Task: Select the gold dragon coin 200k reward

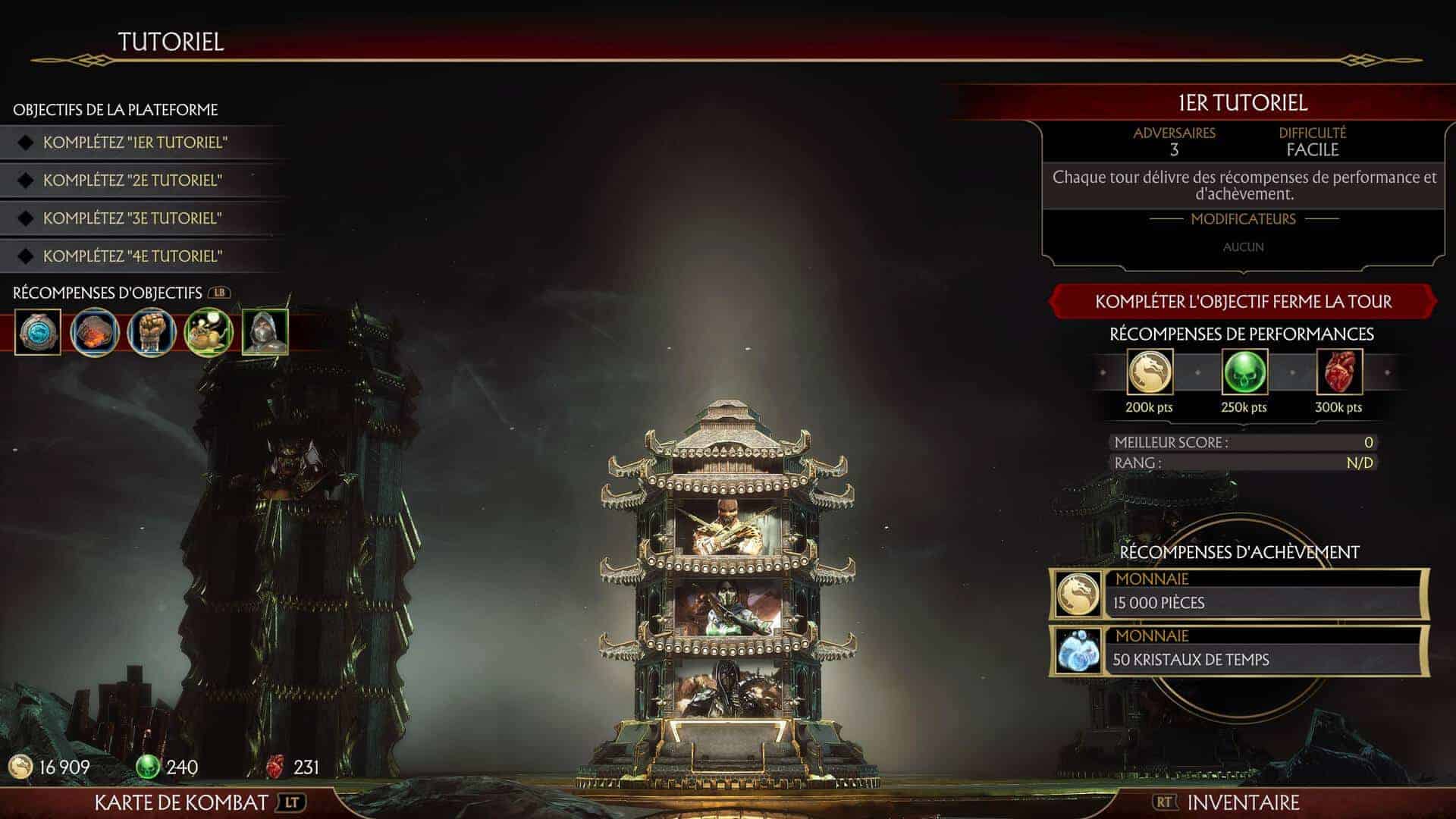Action: pos(1150,372)
